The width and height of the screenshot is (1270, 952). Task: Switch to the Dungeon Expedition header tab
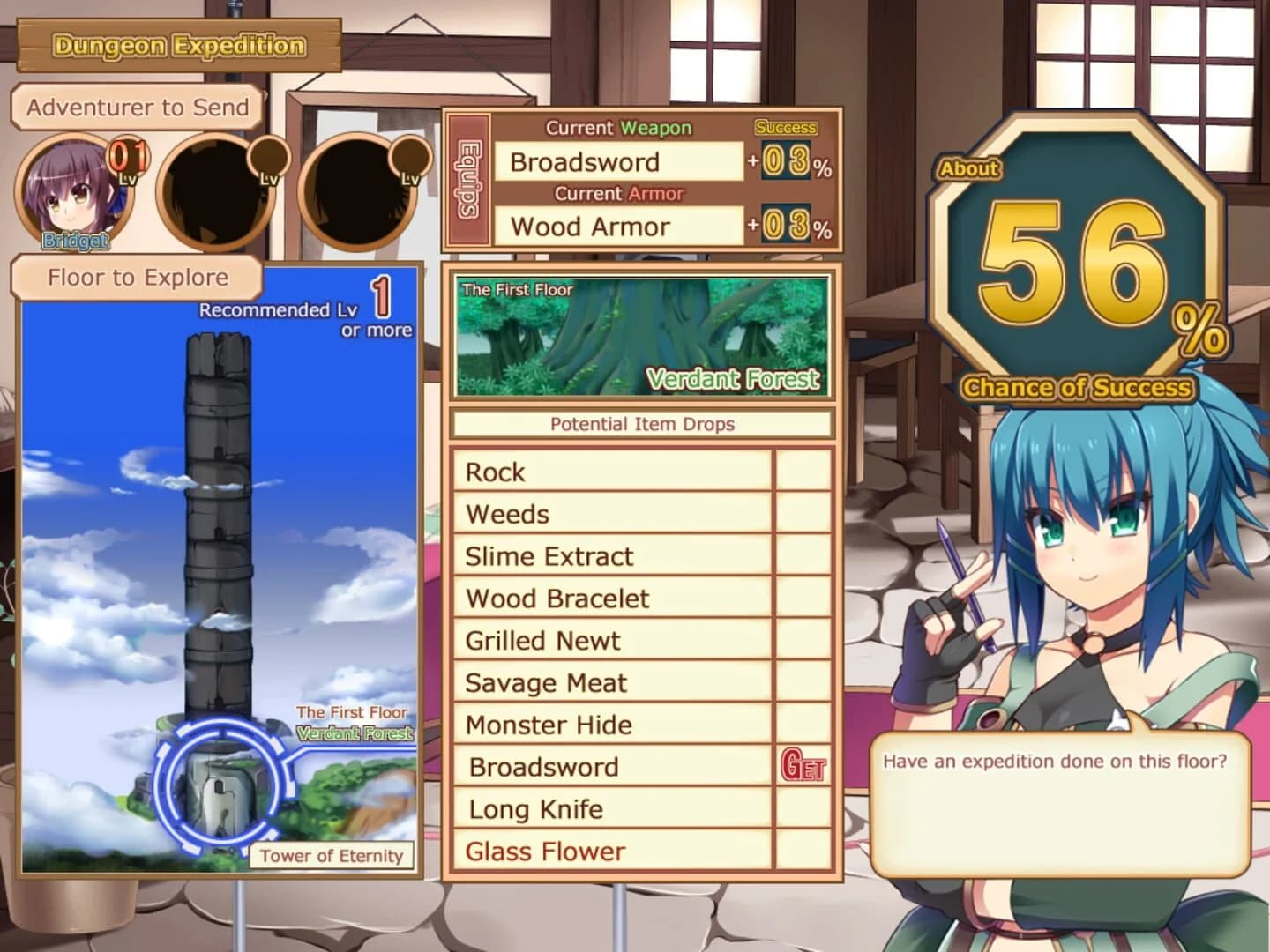[x=178, y=44]
